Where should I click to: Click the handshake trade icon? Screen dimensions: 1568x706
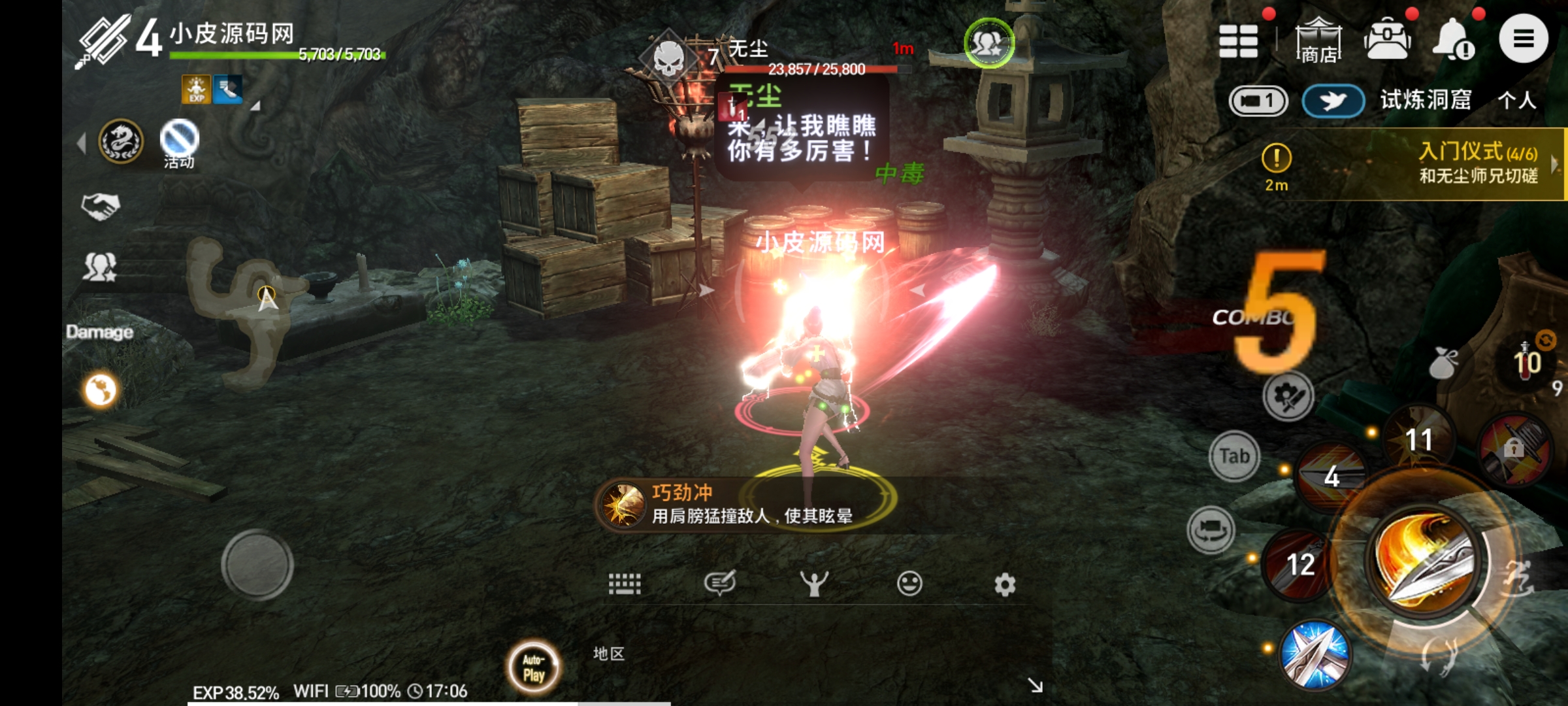[x=100, y=207]
